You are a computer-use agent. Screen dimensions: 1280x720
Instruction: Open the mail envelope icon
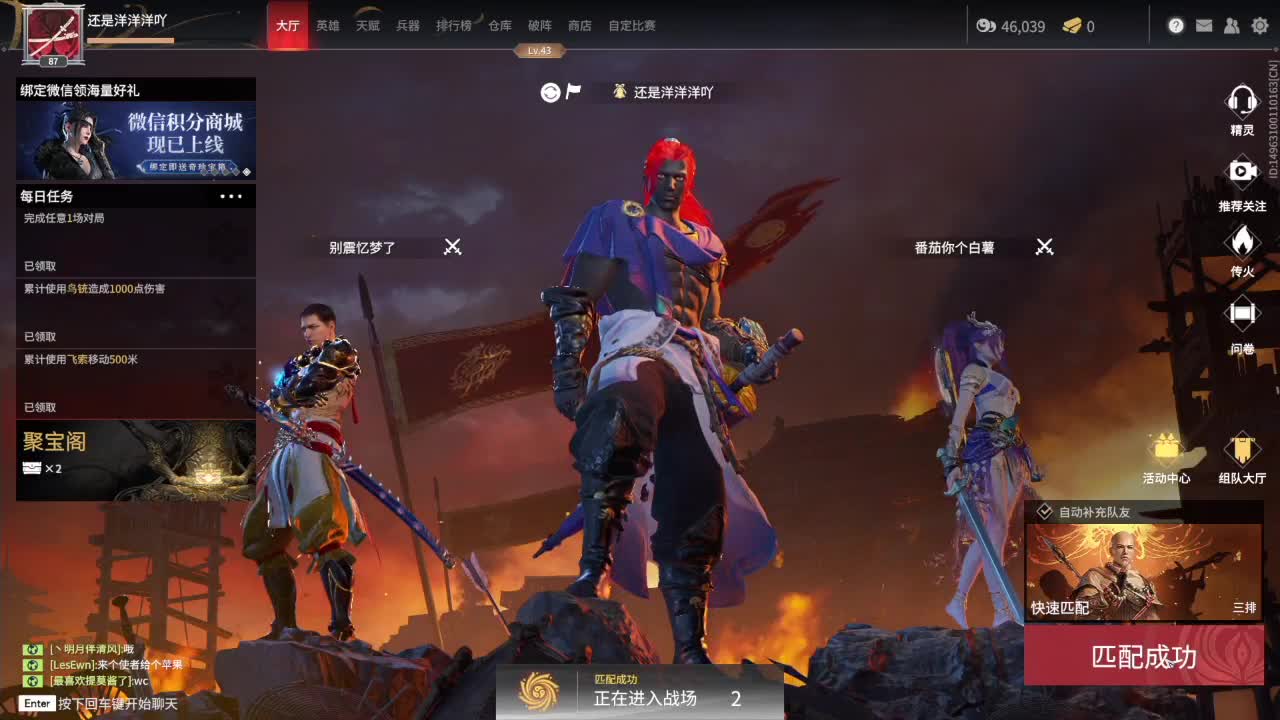(x=1204, y=26)
